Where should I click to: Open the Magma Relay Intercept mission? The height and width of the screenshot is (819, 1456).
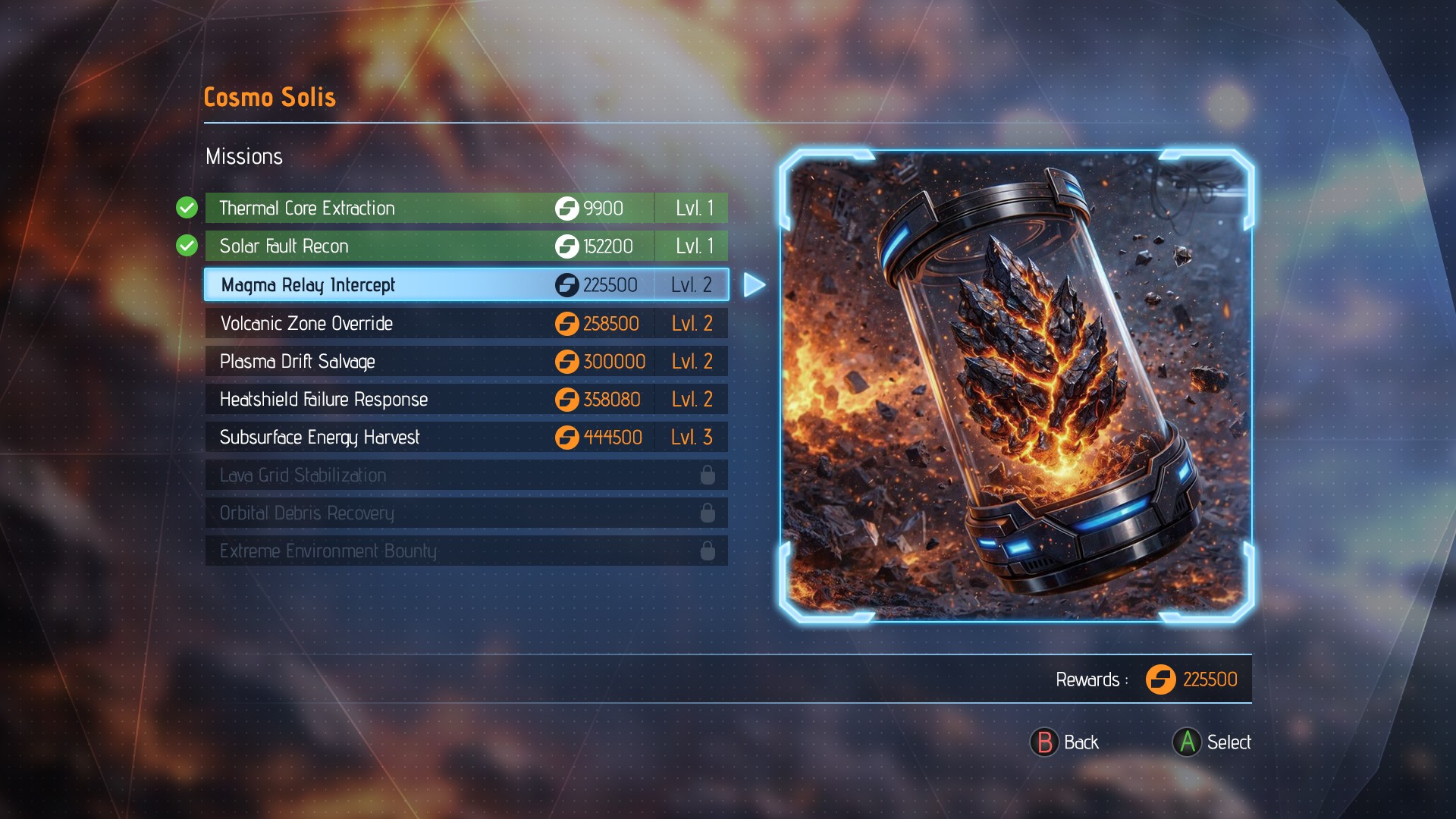(x=466, y=284)
